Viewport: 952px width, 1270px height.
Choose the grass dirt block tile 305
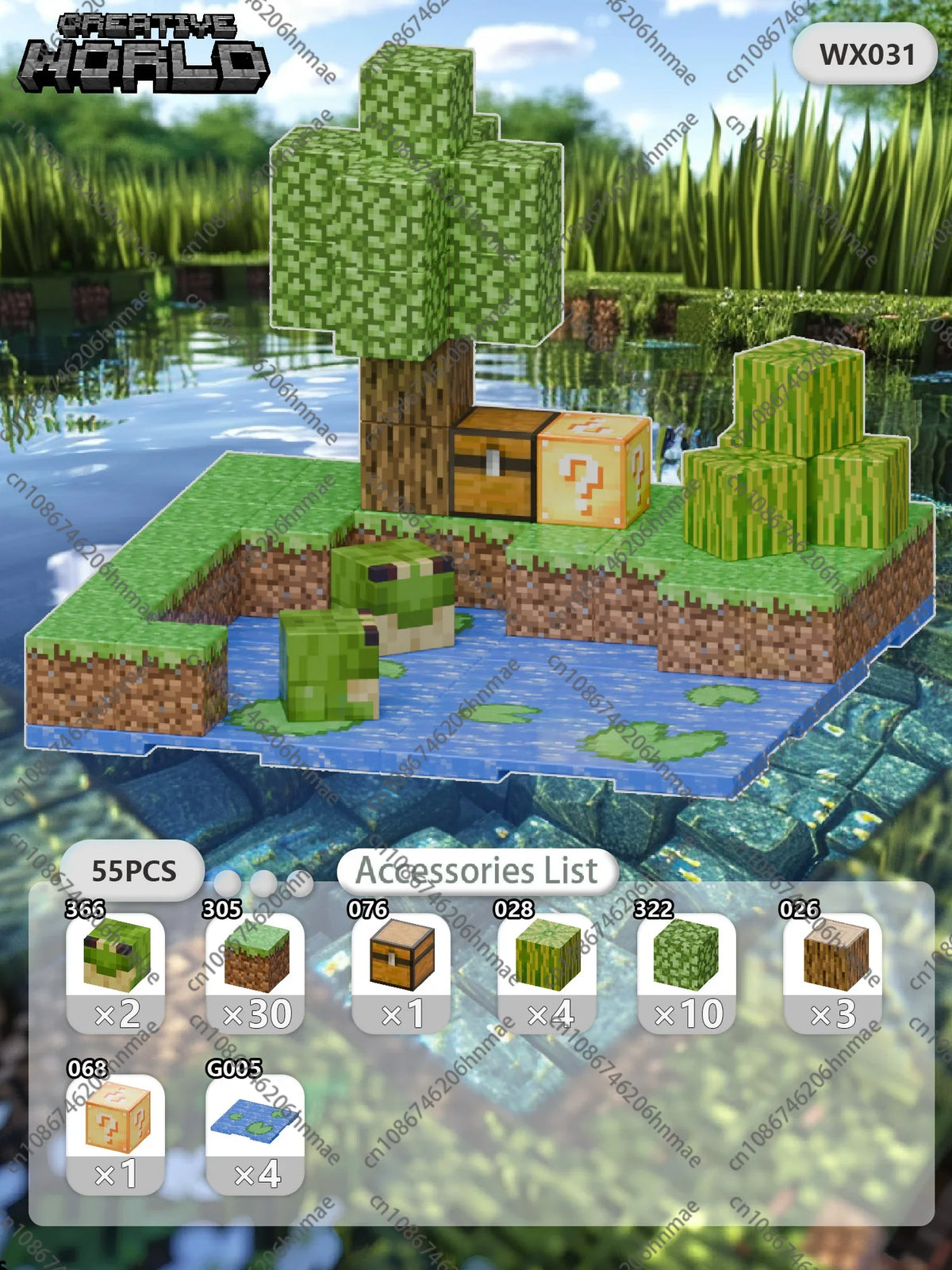[x=255, y=972]
